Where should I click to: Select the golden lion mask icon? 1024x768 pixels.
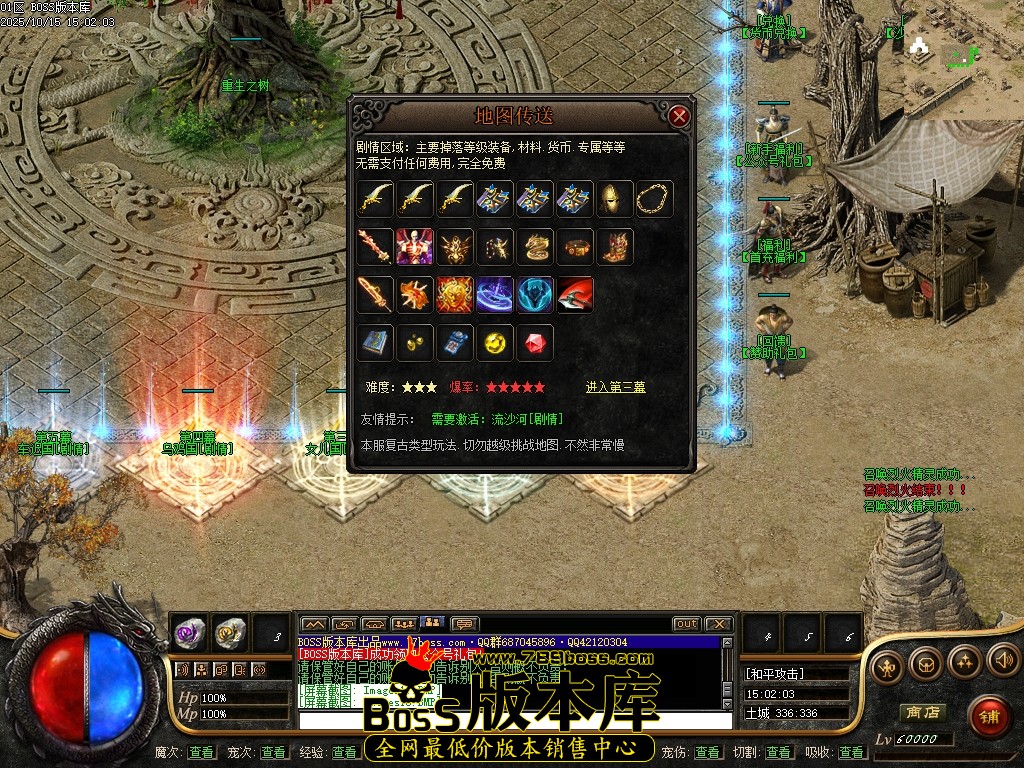(455, 295)
